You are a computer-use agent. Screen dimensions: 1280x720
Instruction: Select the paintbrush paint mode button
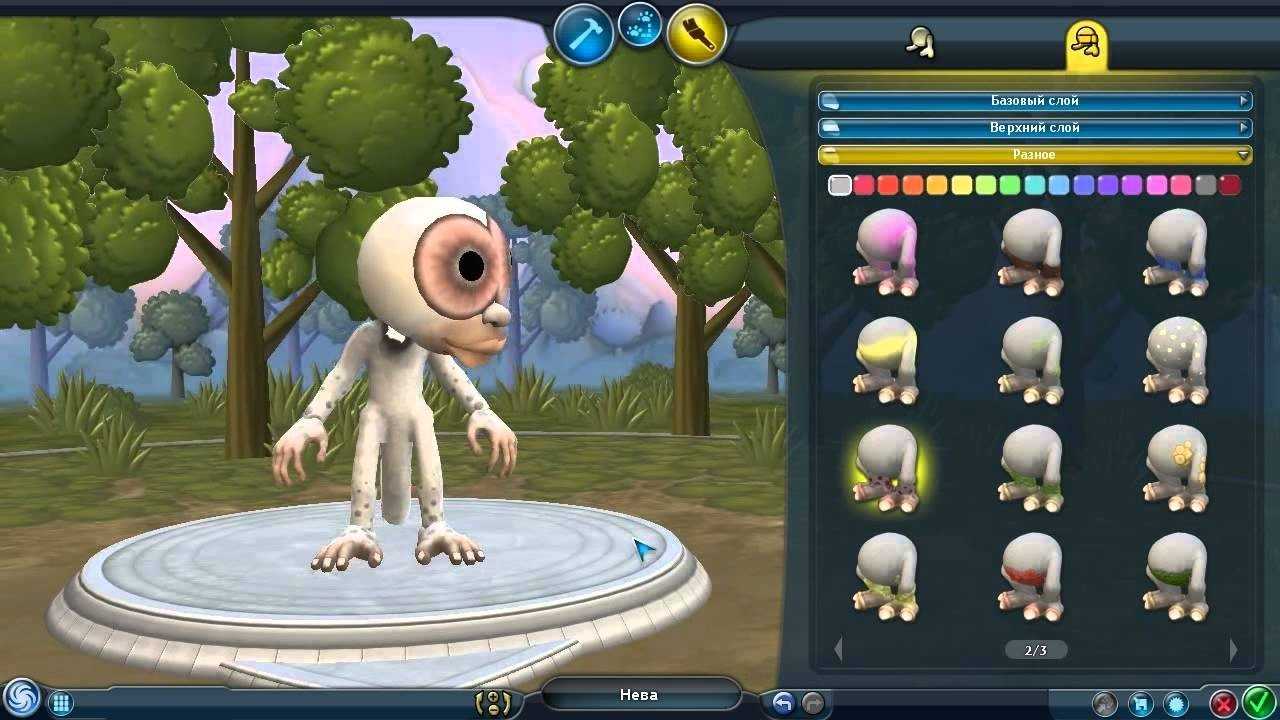tap(695, 35)
